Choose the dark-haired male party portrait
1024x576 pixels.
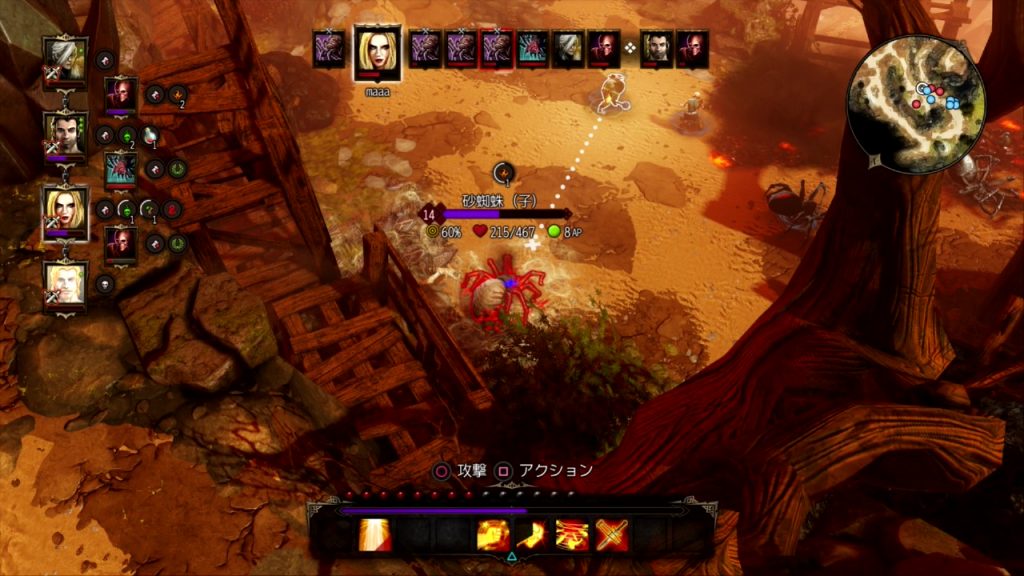(65, 134)
